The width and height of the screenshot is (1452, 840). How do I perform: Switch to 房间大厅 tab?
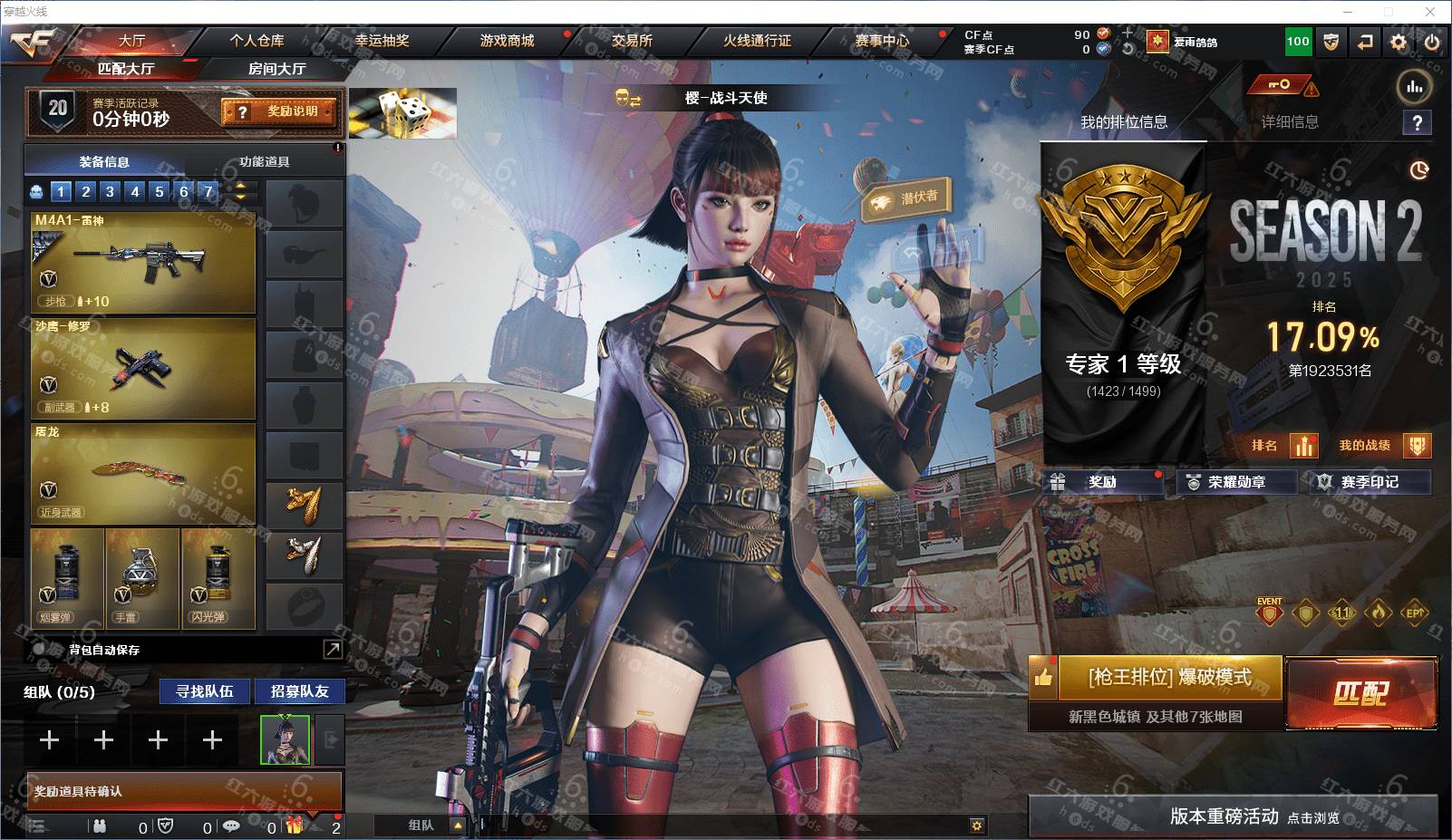(276, 69)
